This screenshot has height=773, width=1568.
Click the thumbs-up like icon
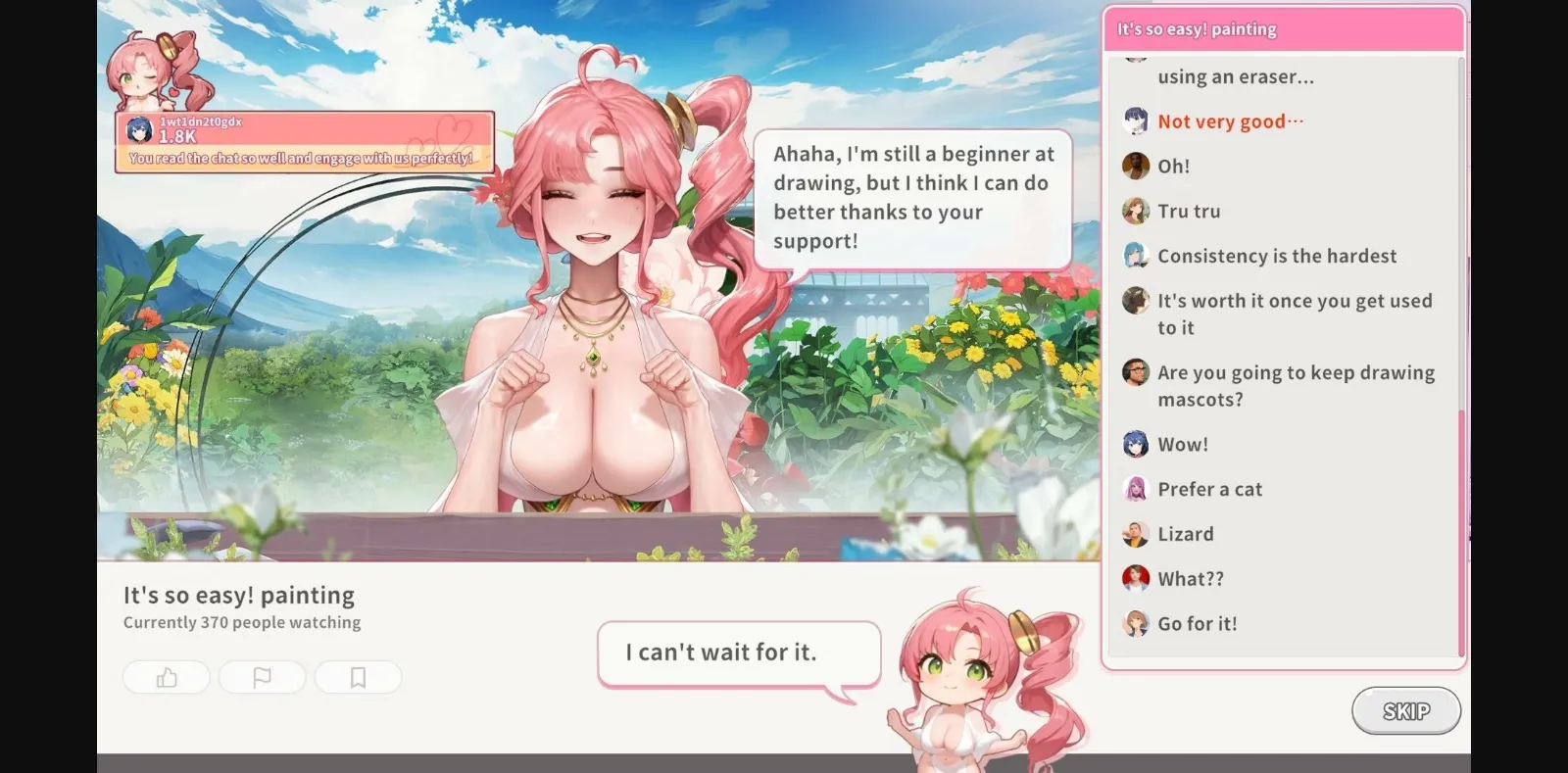point(166,677)
